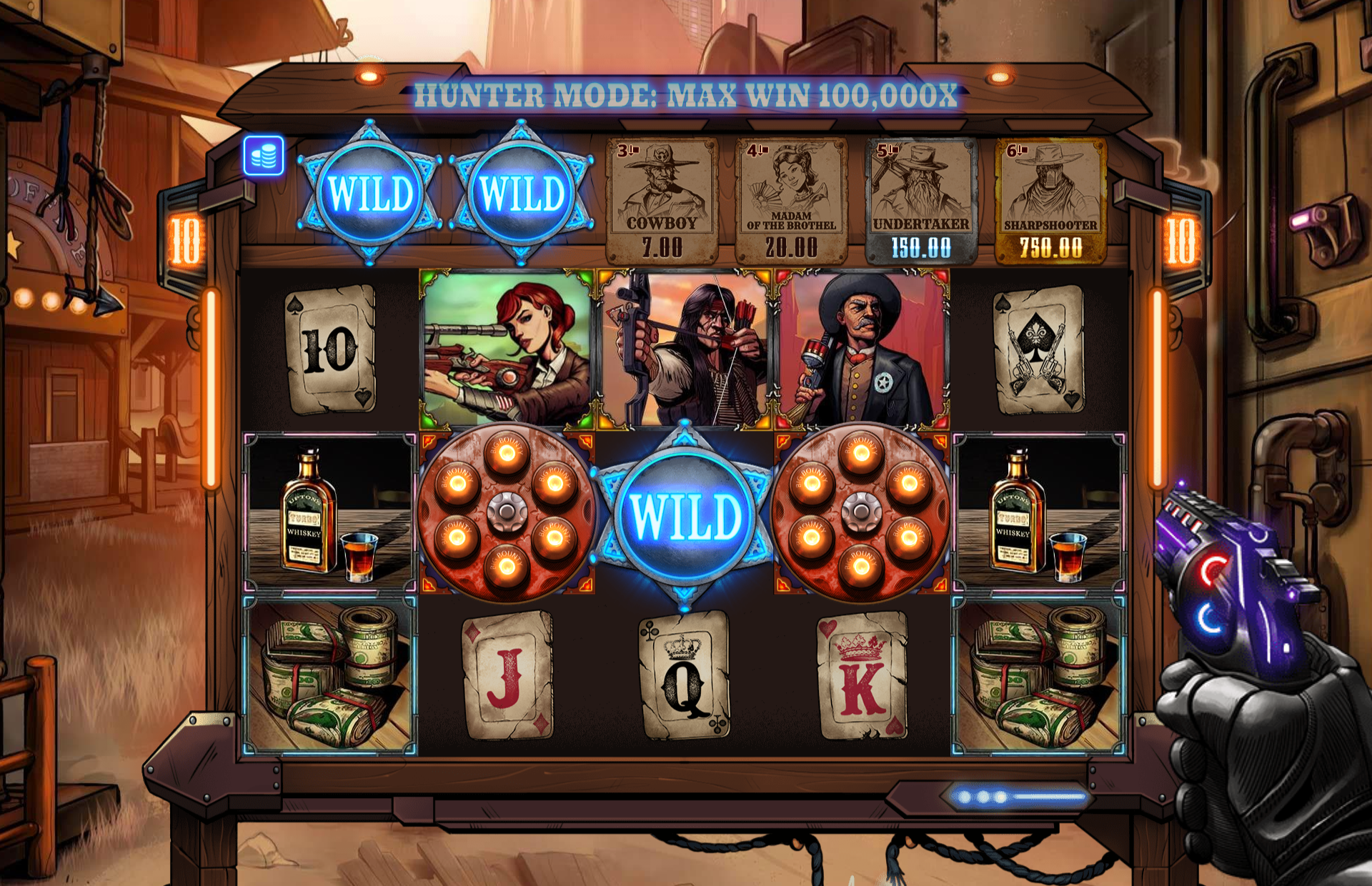Click the red-haired sniper woman symbol
This screenshot has height=886, width=1372.
(x=507, y=348)
